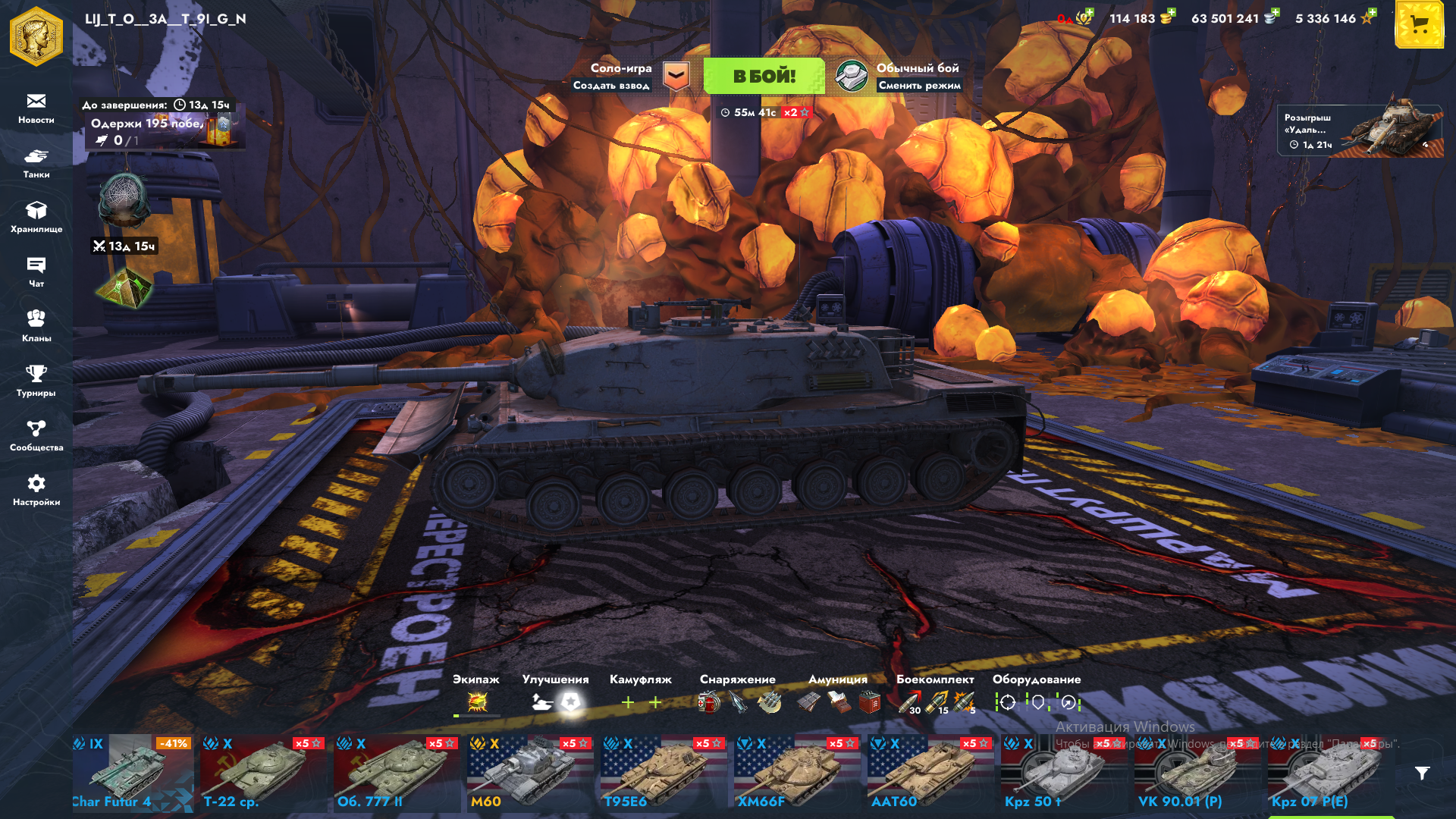Open the player profile avatar
The height and width of the screenshot is (819, 1456).
[36, 36]
